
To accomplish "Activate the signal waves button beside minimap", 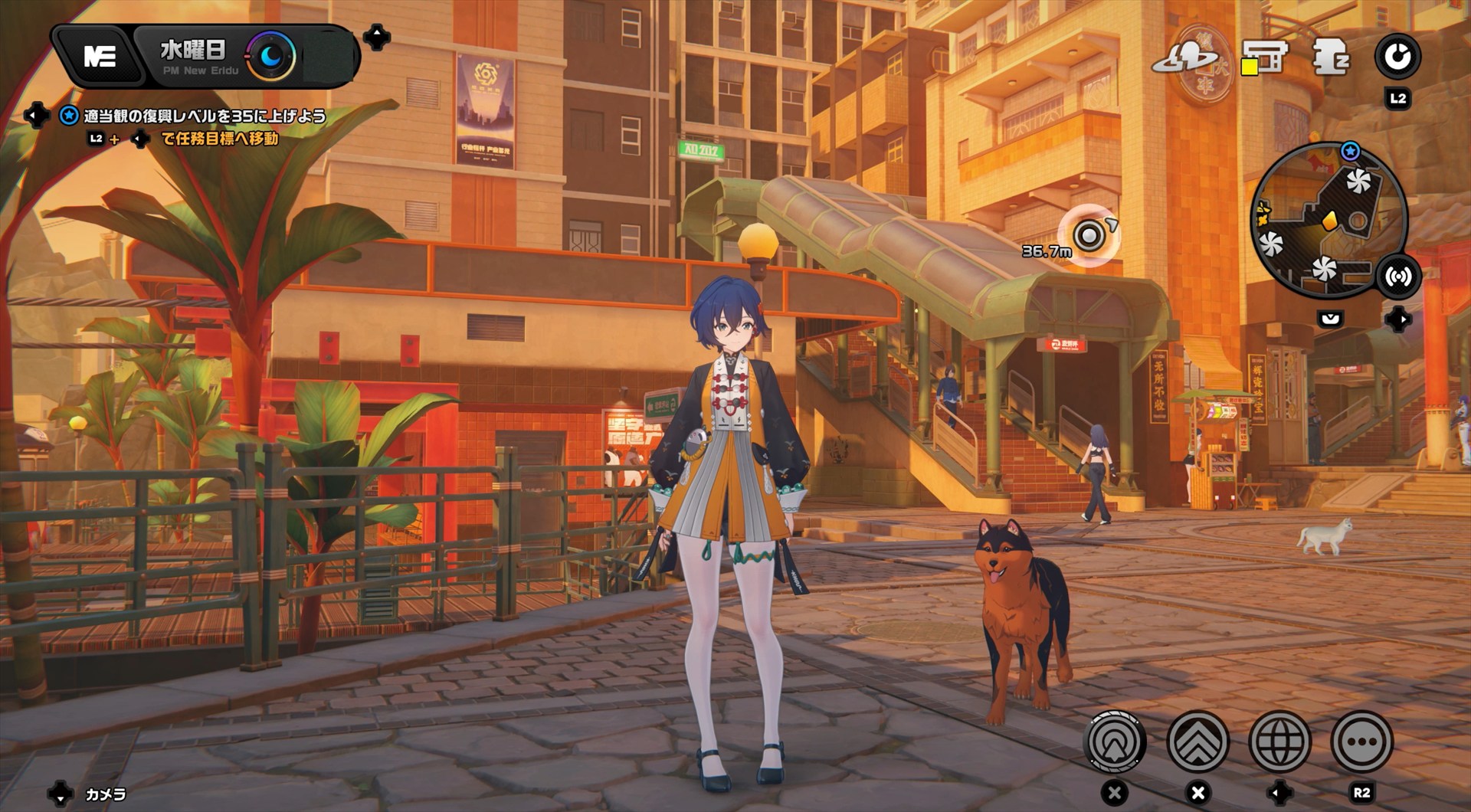I will click(x=1398, y=277).
